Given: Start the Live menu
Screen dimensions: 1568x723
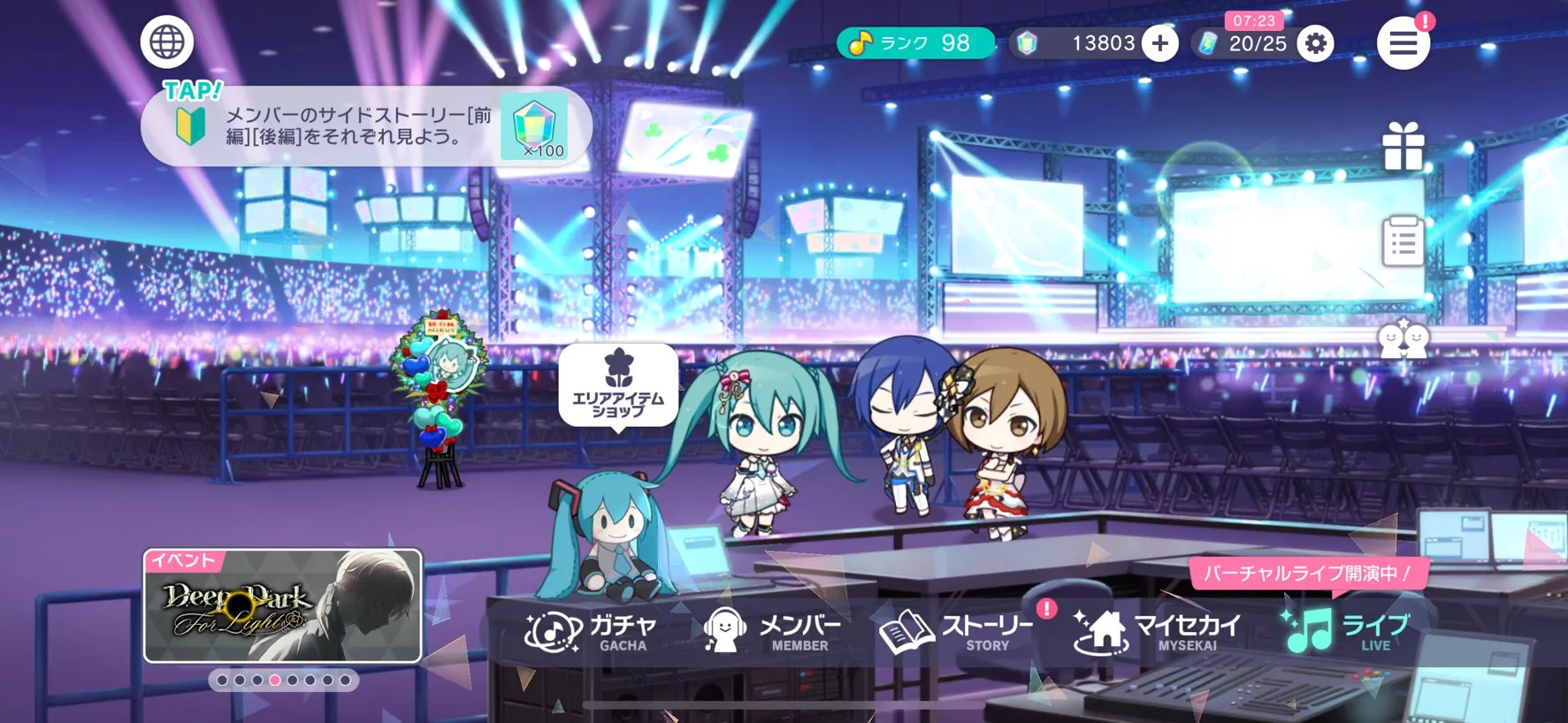Looking at the screenshot, I should coord(1346,632).
